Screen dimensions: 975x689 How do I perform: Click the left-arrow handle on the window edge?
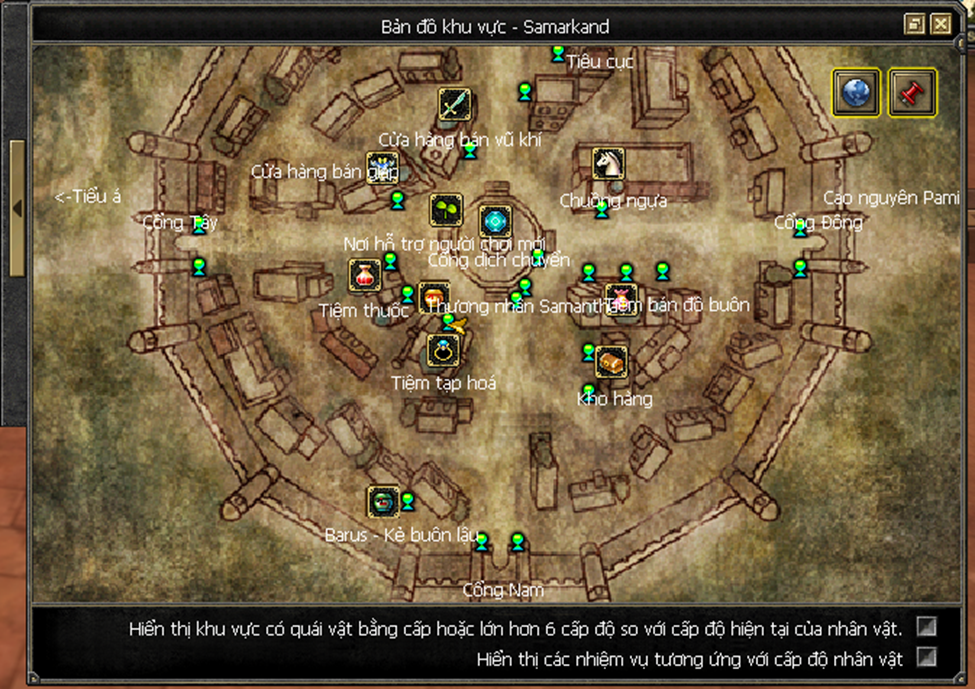coord(17,208)
